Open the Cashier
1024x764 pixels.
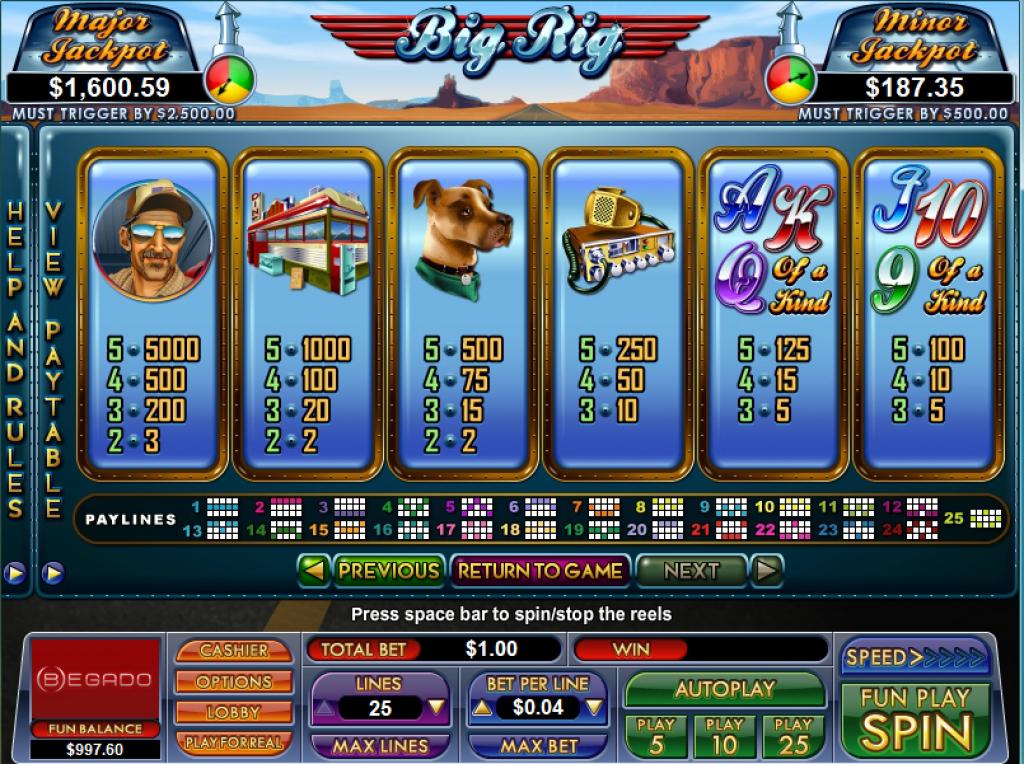pos(234,650)
